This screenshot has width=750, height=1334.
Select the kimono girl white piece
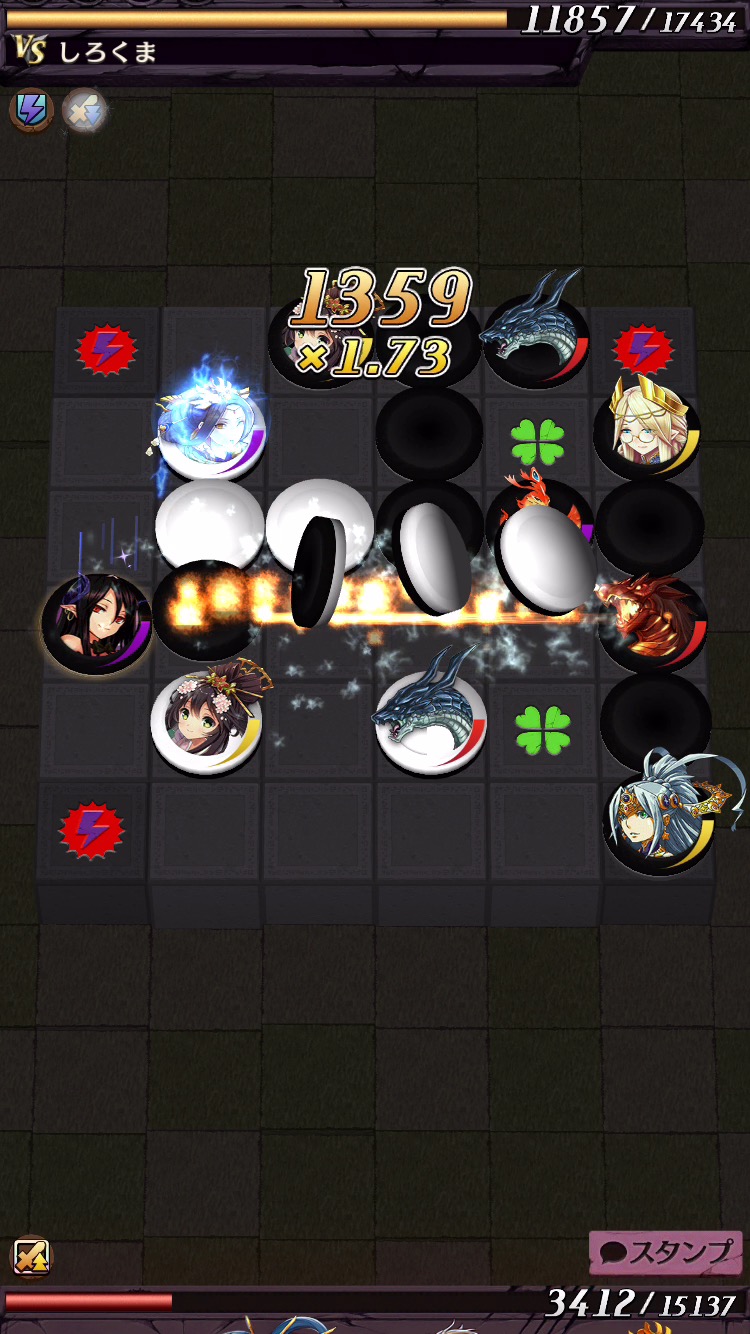click(206, 720)
